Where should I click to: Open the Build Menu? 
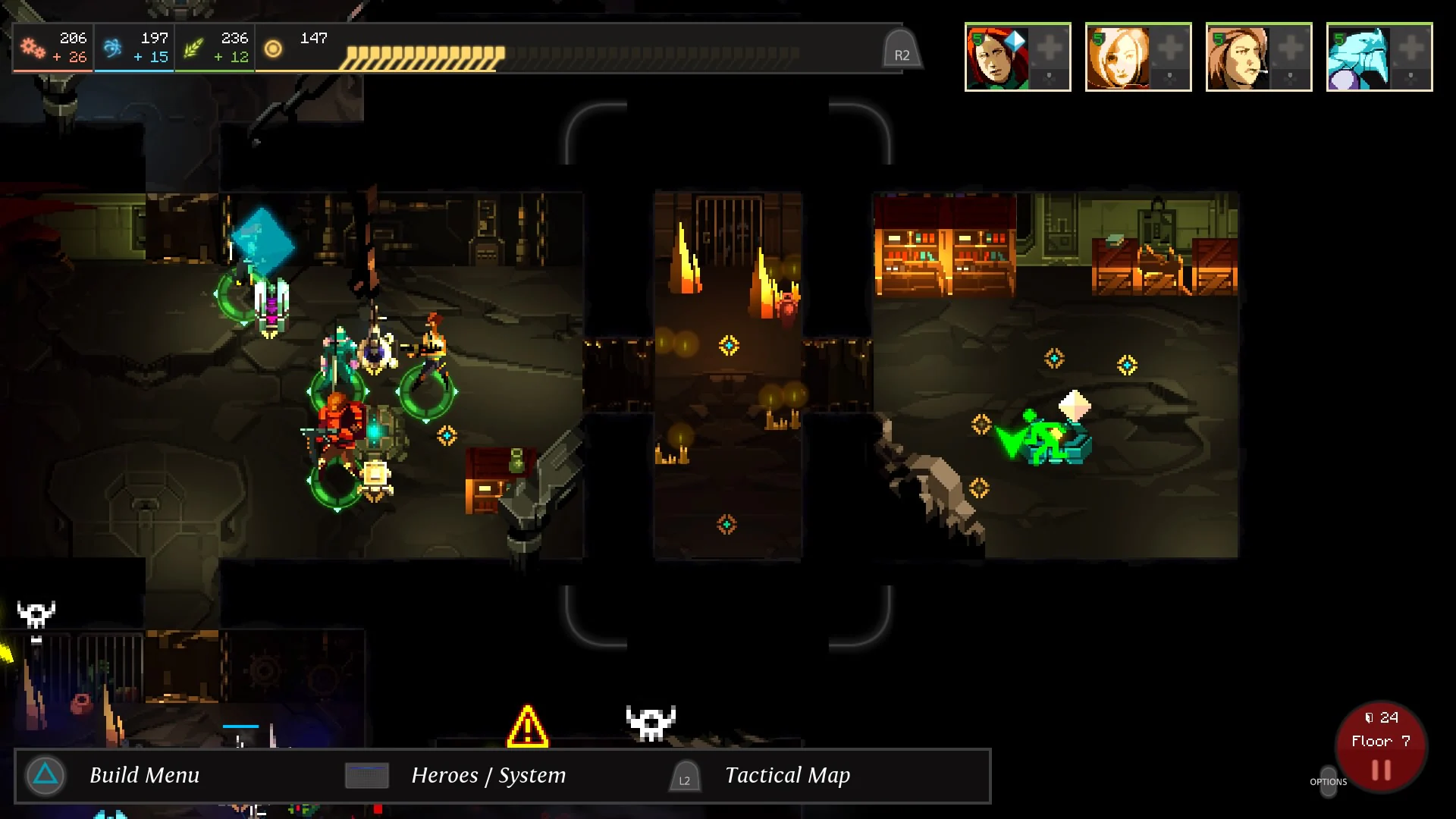tap(144, 775)
